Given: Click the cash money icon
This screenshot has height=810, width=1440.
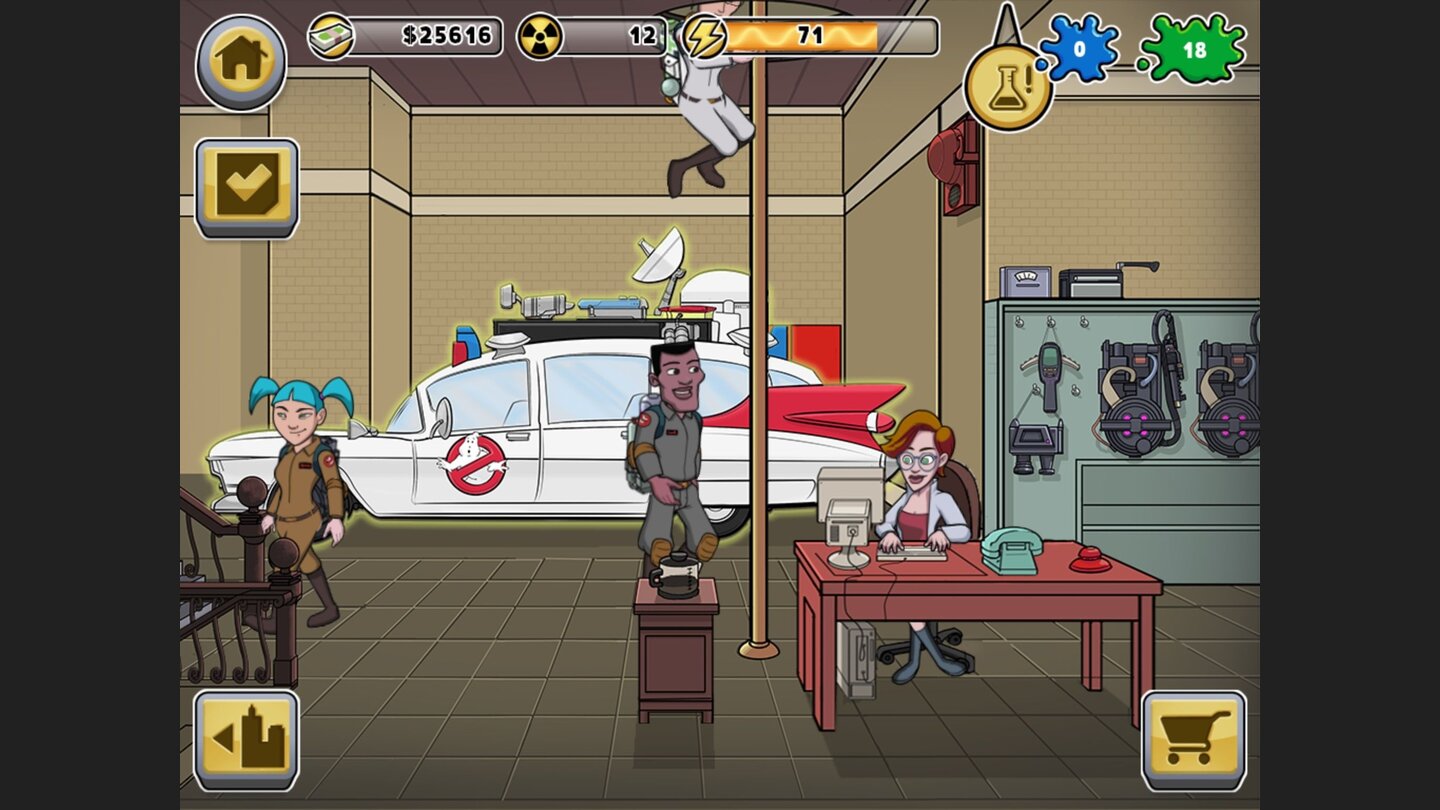Looking at the screenshot, I should (x=333, y=35).
